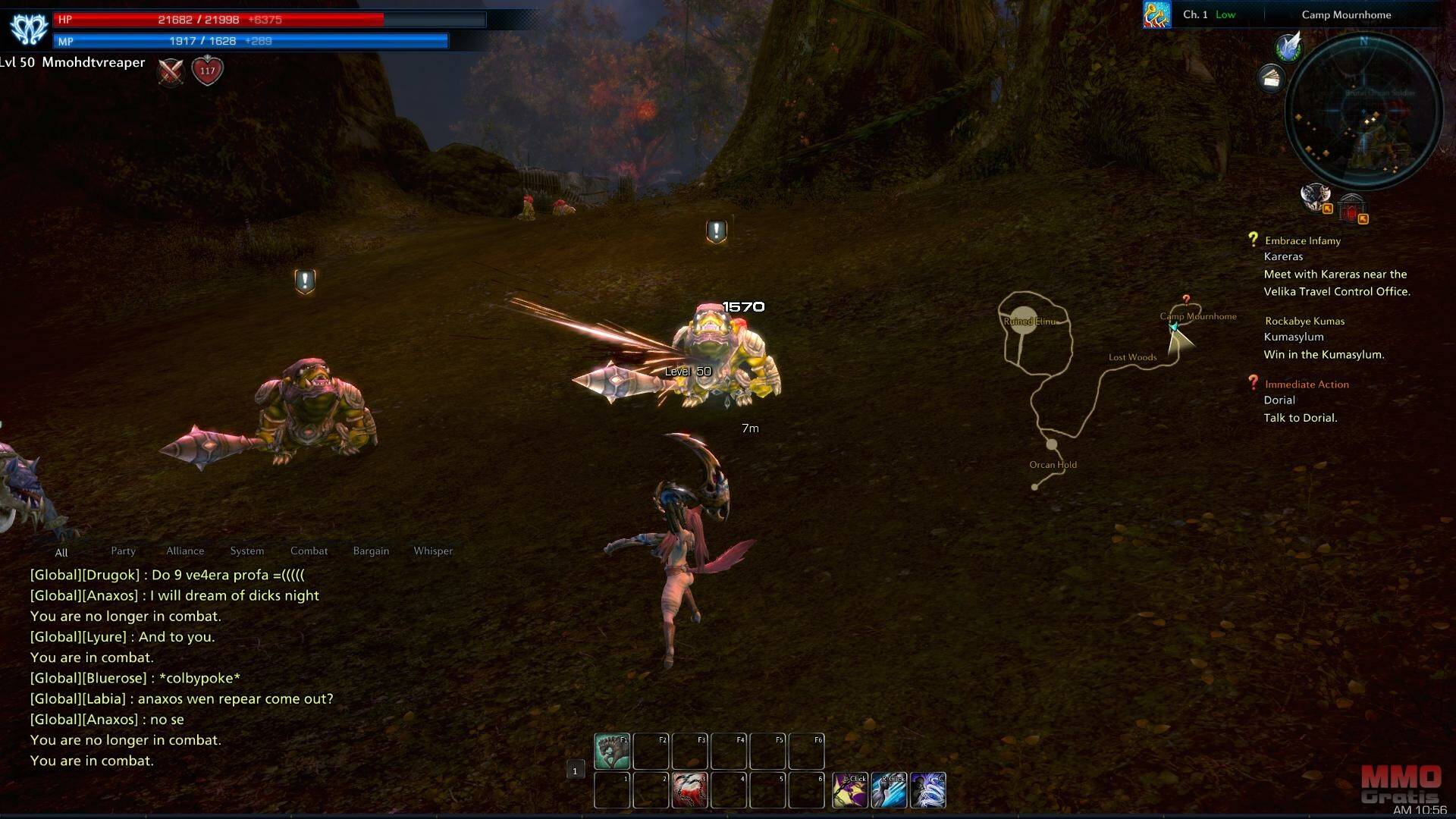
Task: Open the stacked tickets icon near minimap
Action: coord(1271,77)
